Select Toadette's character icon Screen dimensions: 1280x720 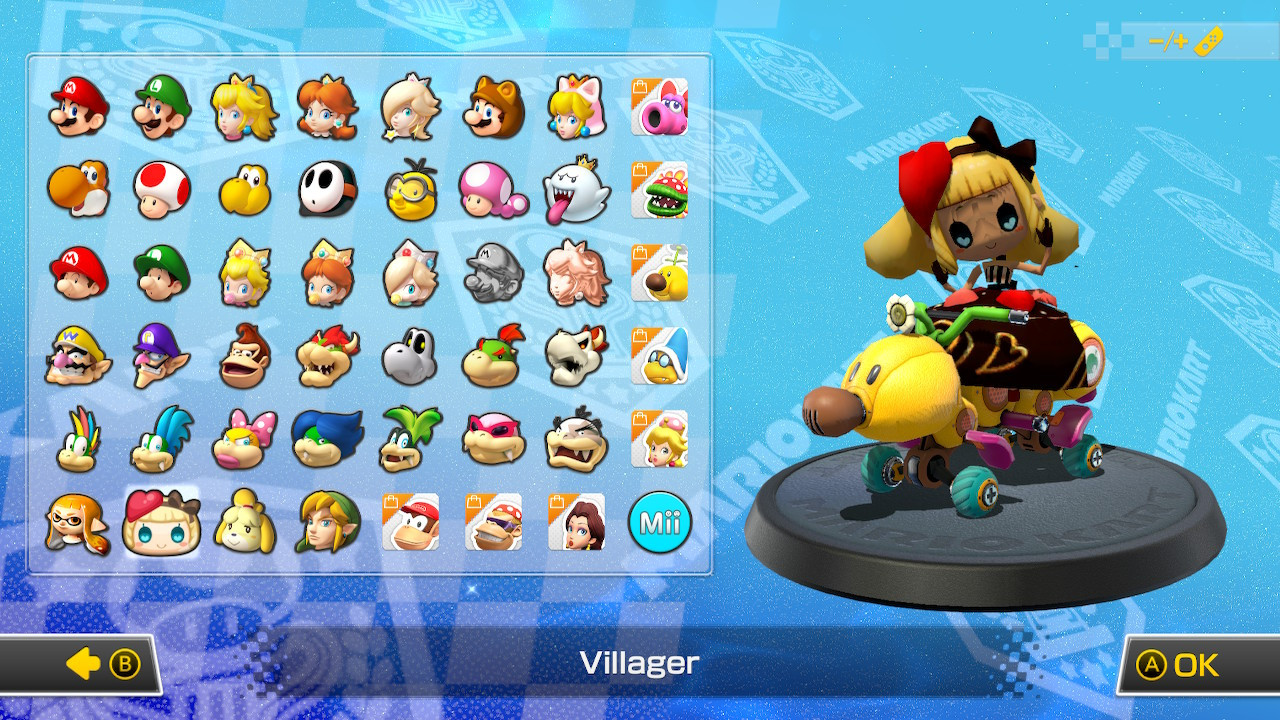coord(490,188)
